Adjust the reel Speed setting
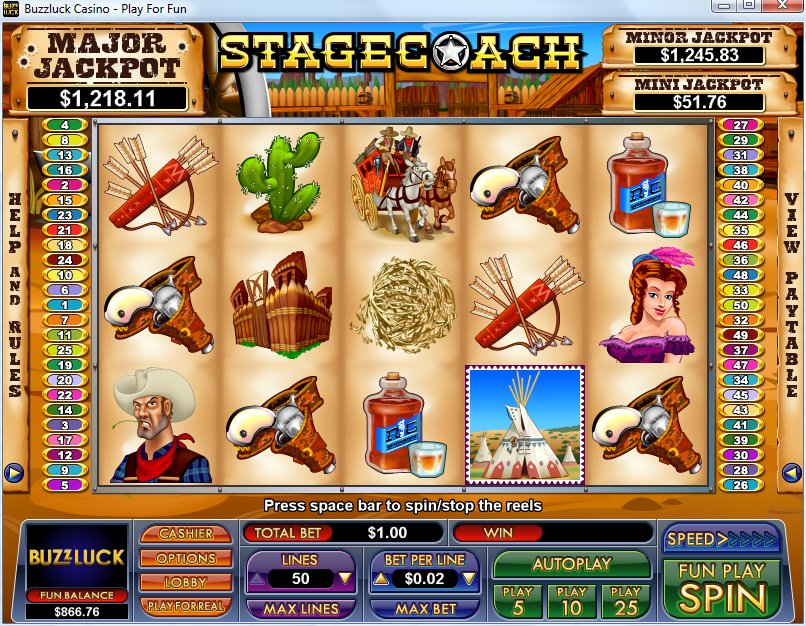Image resolution: width=806 pixels, height=626 pixels. 721,539
